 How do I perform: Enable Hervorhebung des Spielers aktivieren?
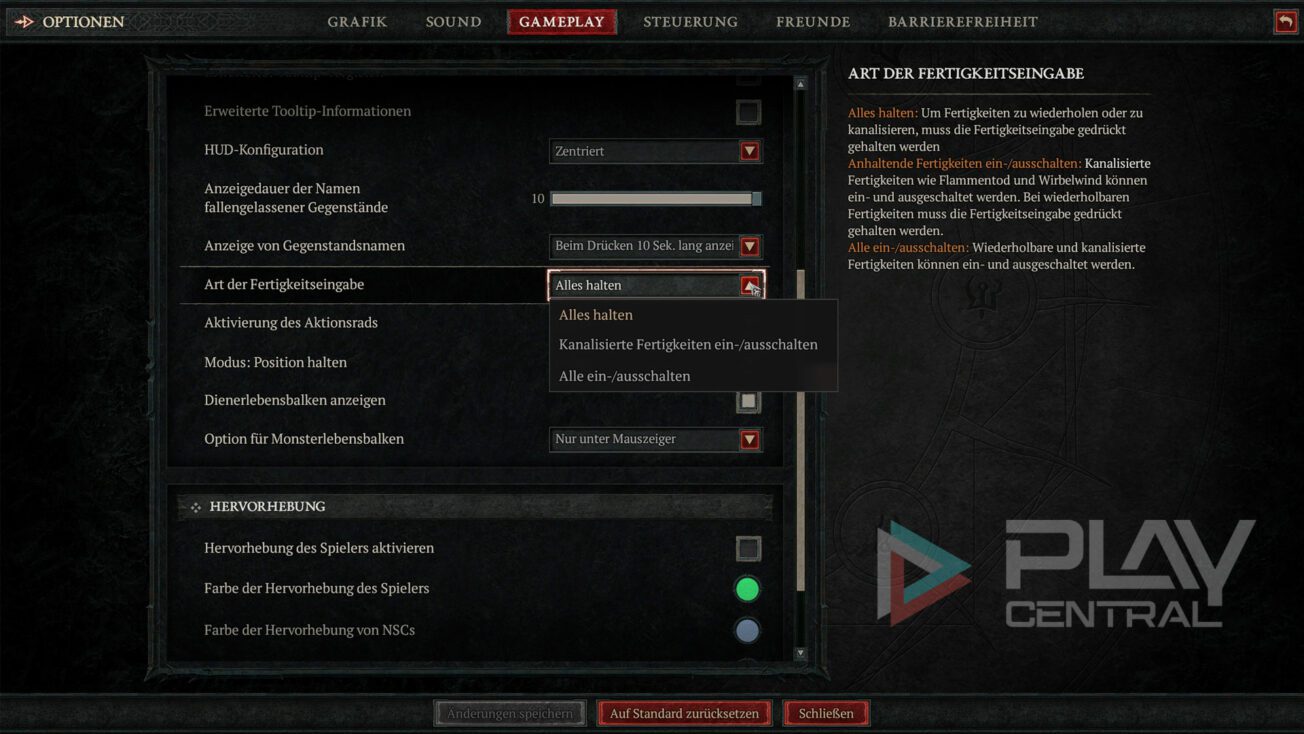click(748, 548)
